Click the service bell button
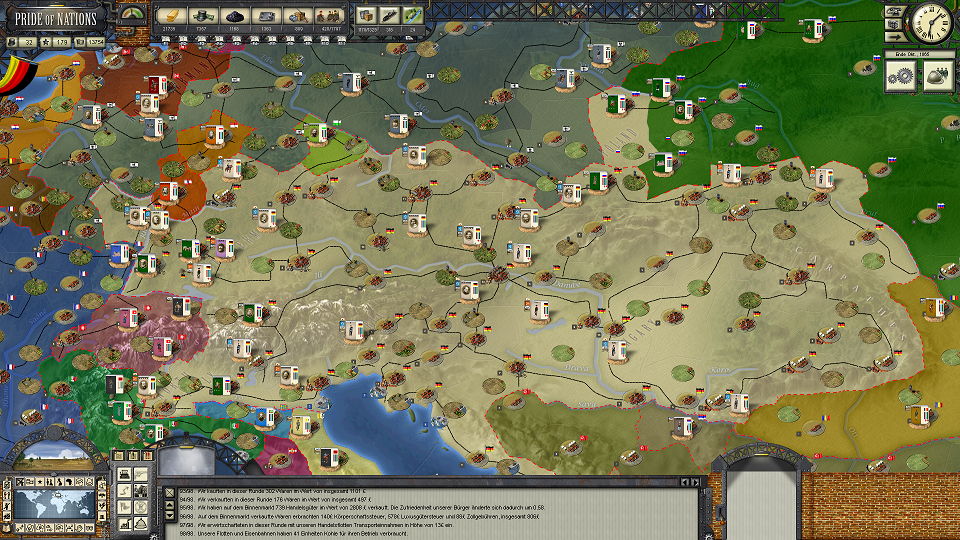The width and height of the screenshot is (960, 540). [x=141, y=522]
